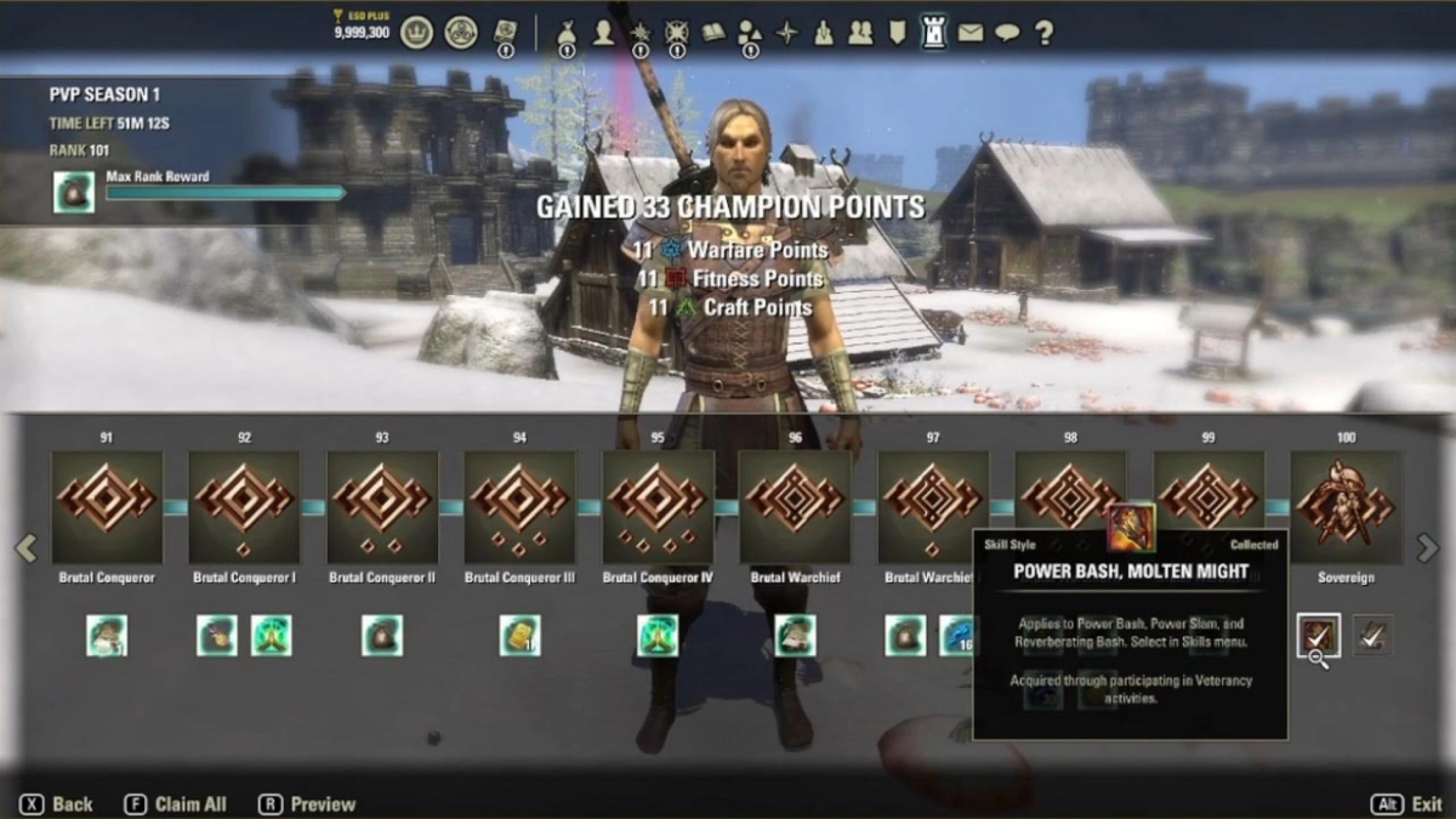Expand next rewards with the right chevron
This screenshot has width=1456, height=819.
point(1428,548)
